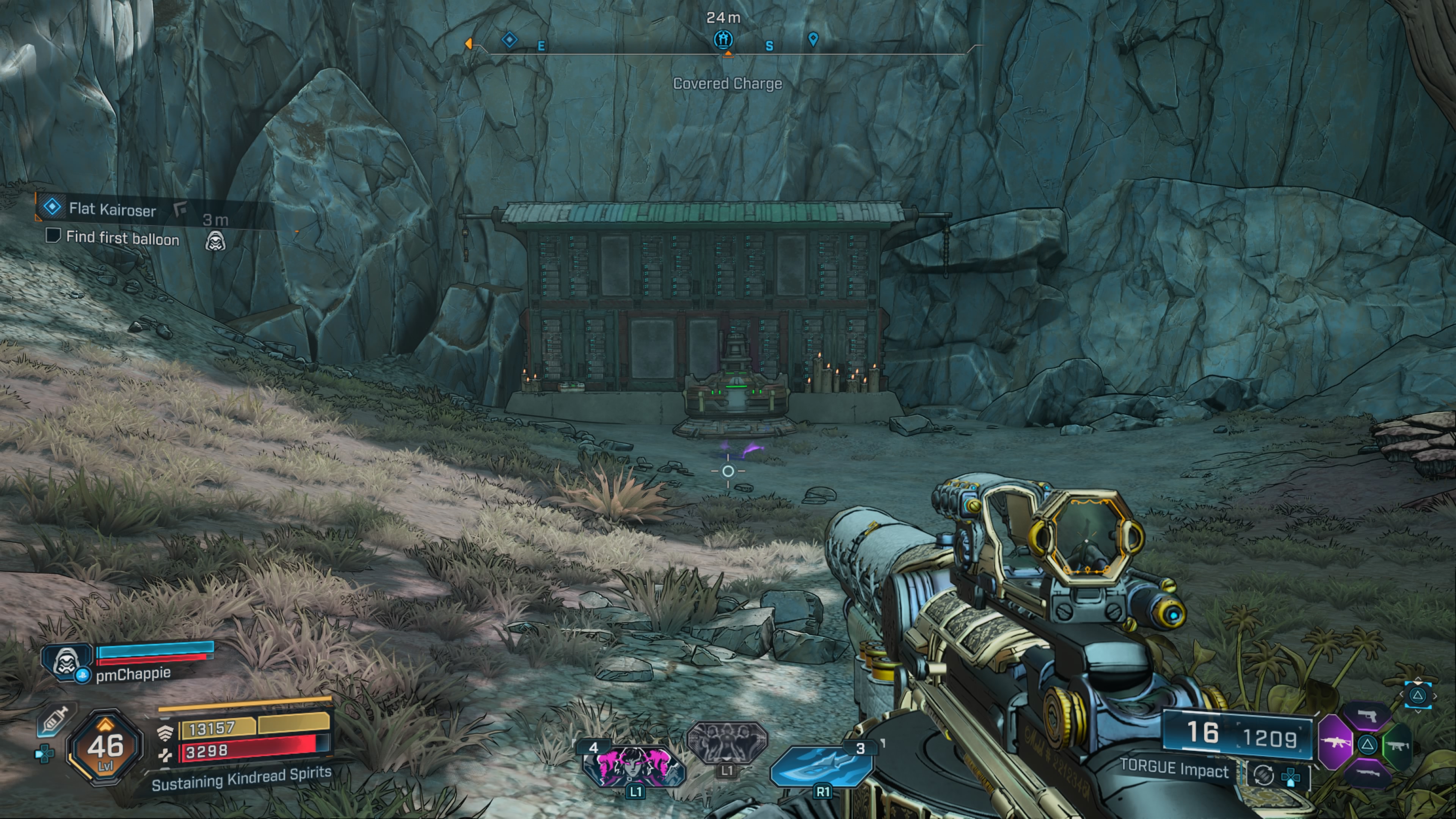Click the shield icon beside 13157
The image size is (1456, 819).
166,733
